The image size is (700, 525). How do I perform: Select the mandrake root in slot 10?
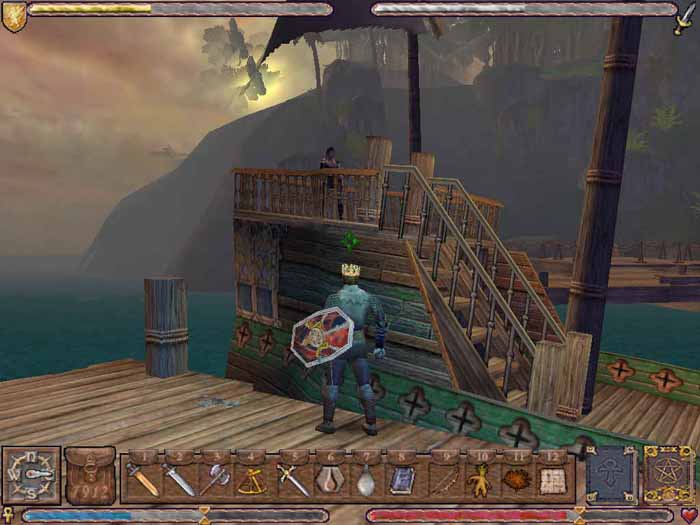point(480,480)
